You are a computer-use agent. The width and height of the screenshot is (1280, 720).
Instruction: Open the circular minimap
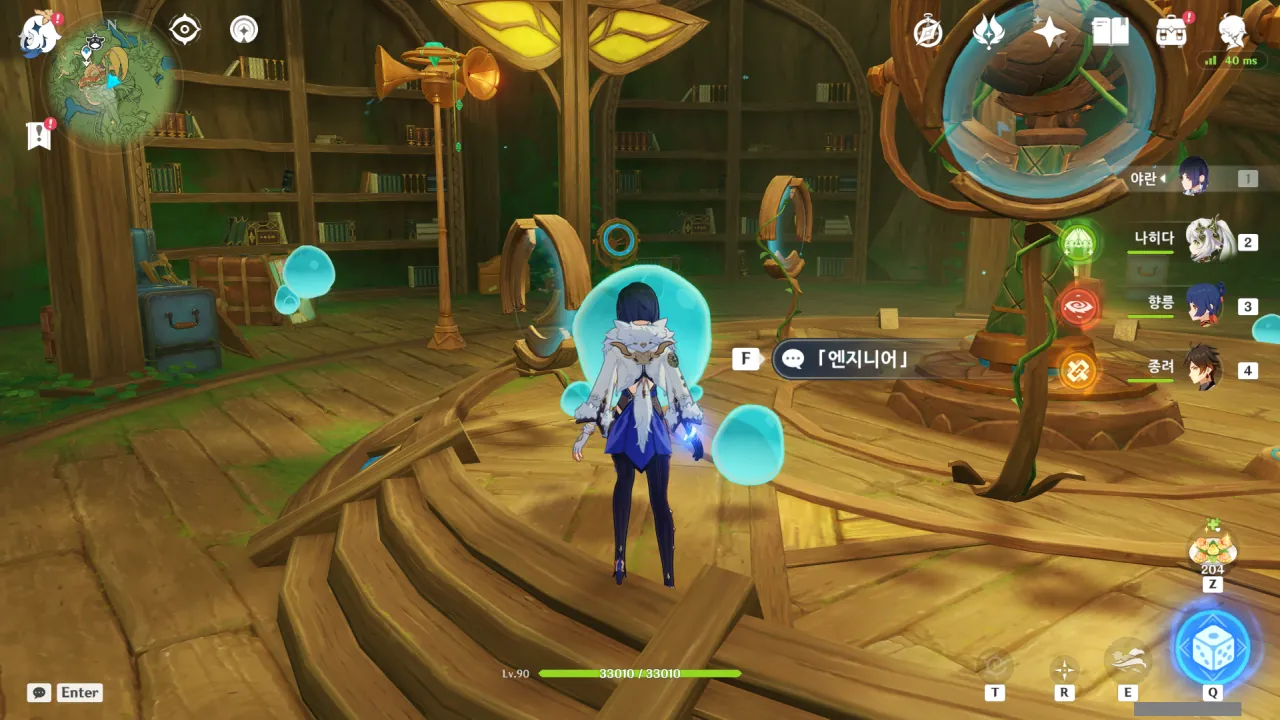(112, 83)
